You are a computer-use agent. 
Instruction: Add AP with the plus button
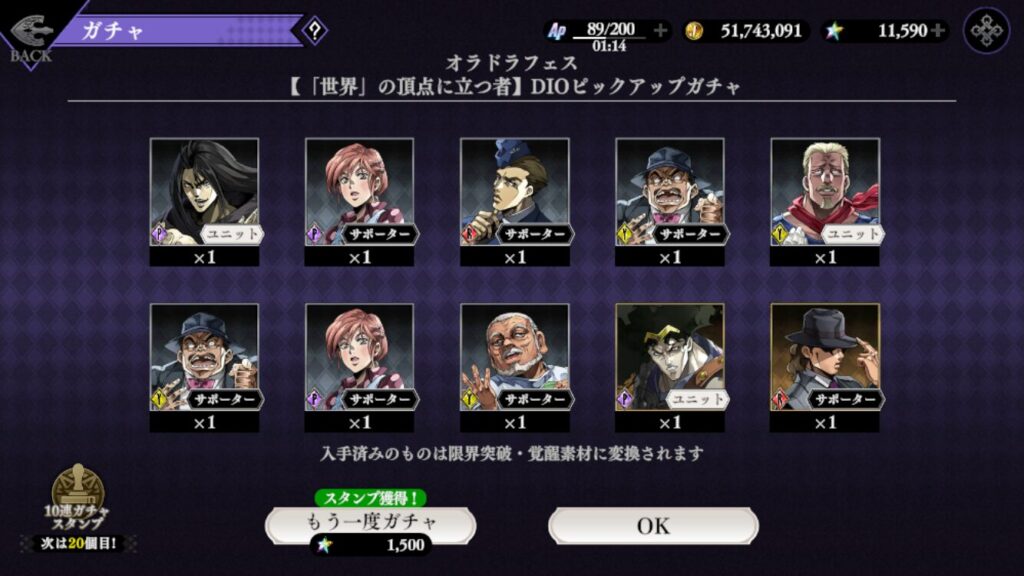tap(660, 30)
